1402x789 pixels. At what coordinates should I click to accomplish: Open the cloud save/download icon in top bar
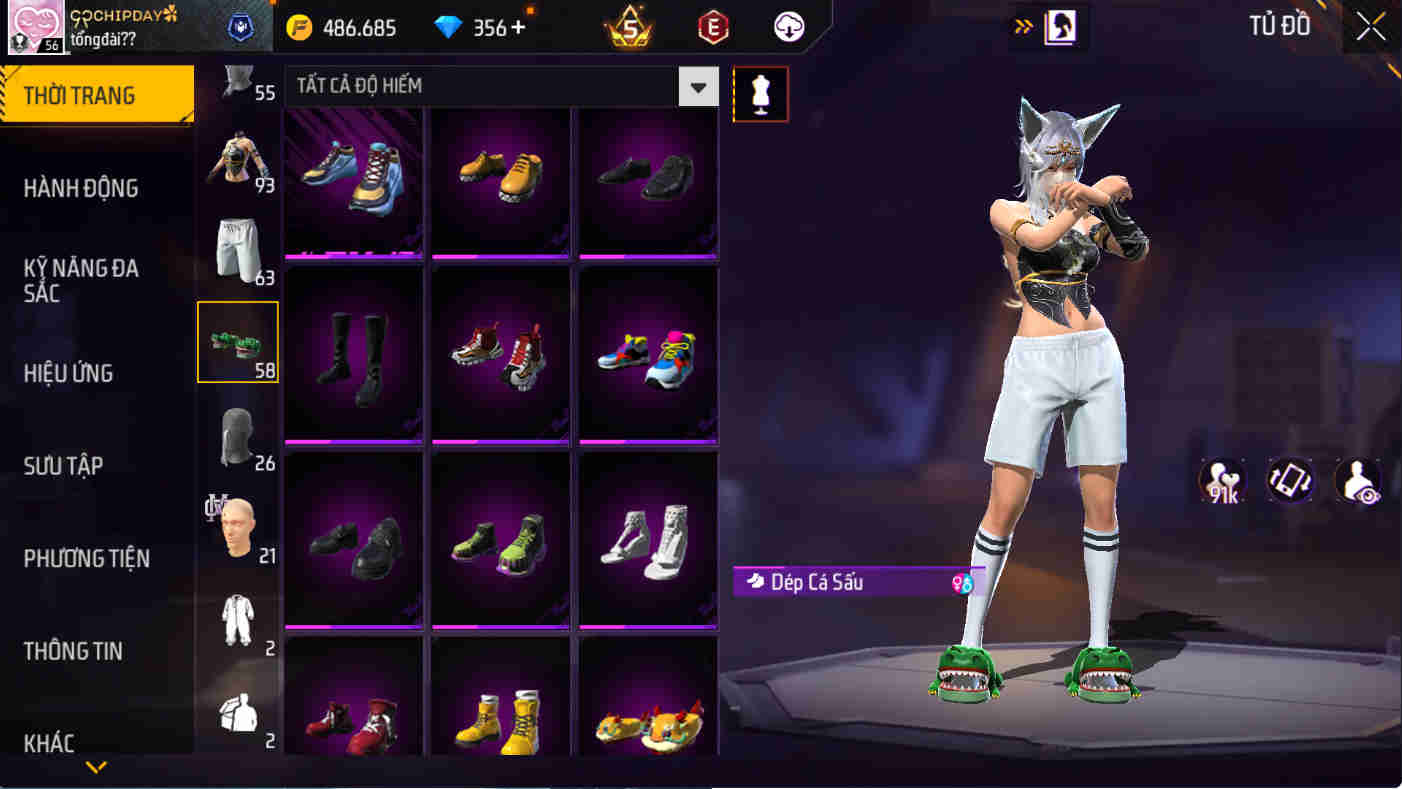pos(787,27)
